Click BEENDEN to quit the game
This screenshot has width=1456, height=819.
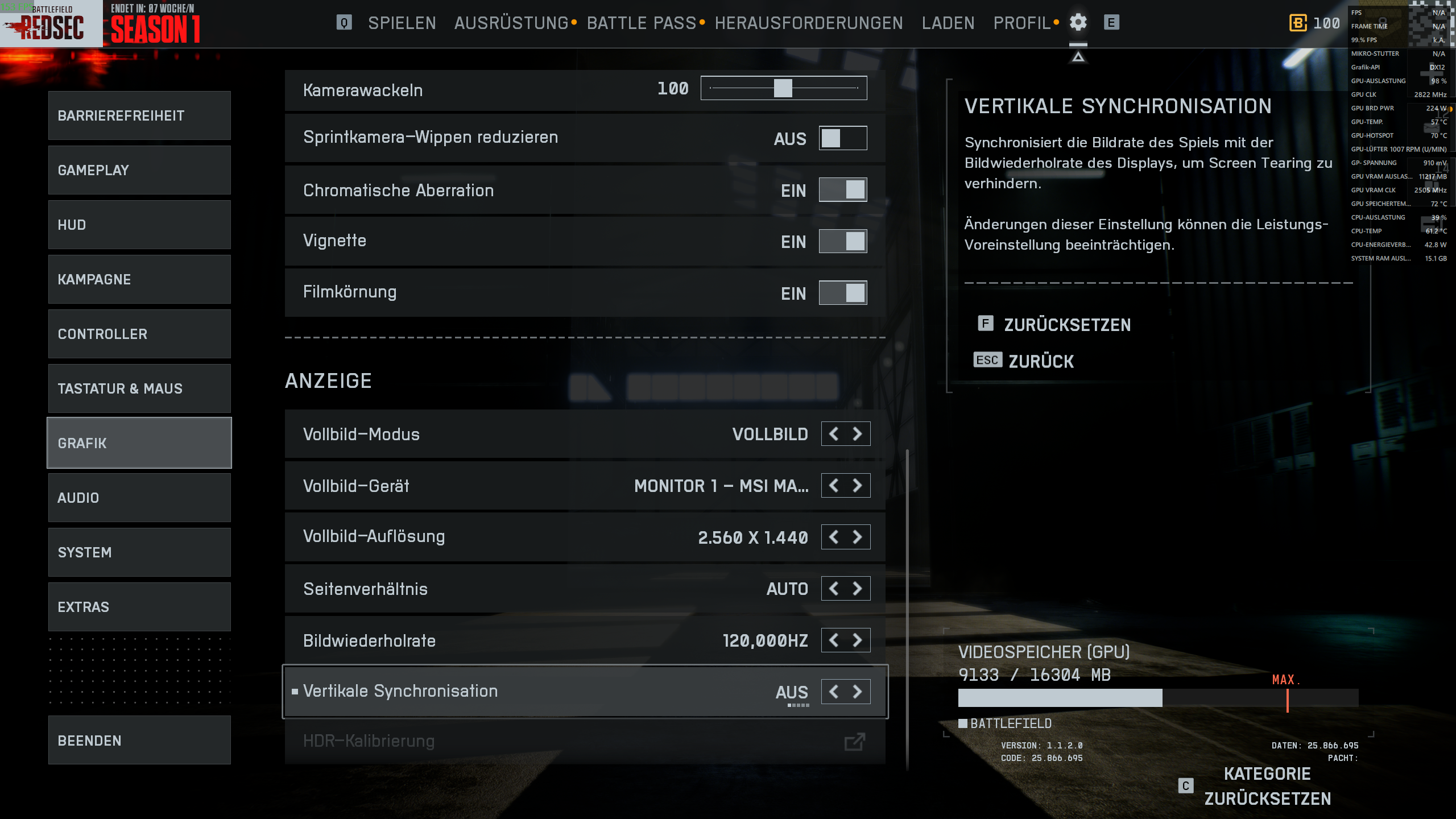coord(139,740)
